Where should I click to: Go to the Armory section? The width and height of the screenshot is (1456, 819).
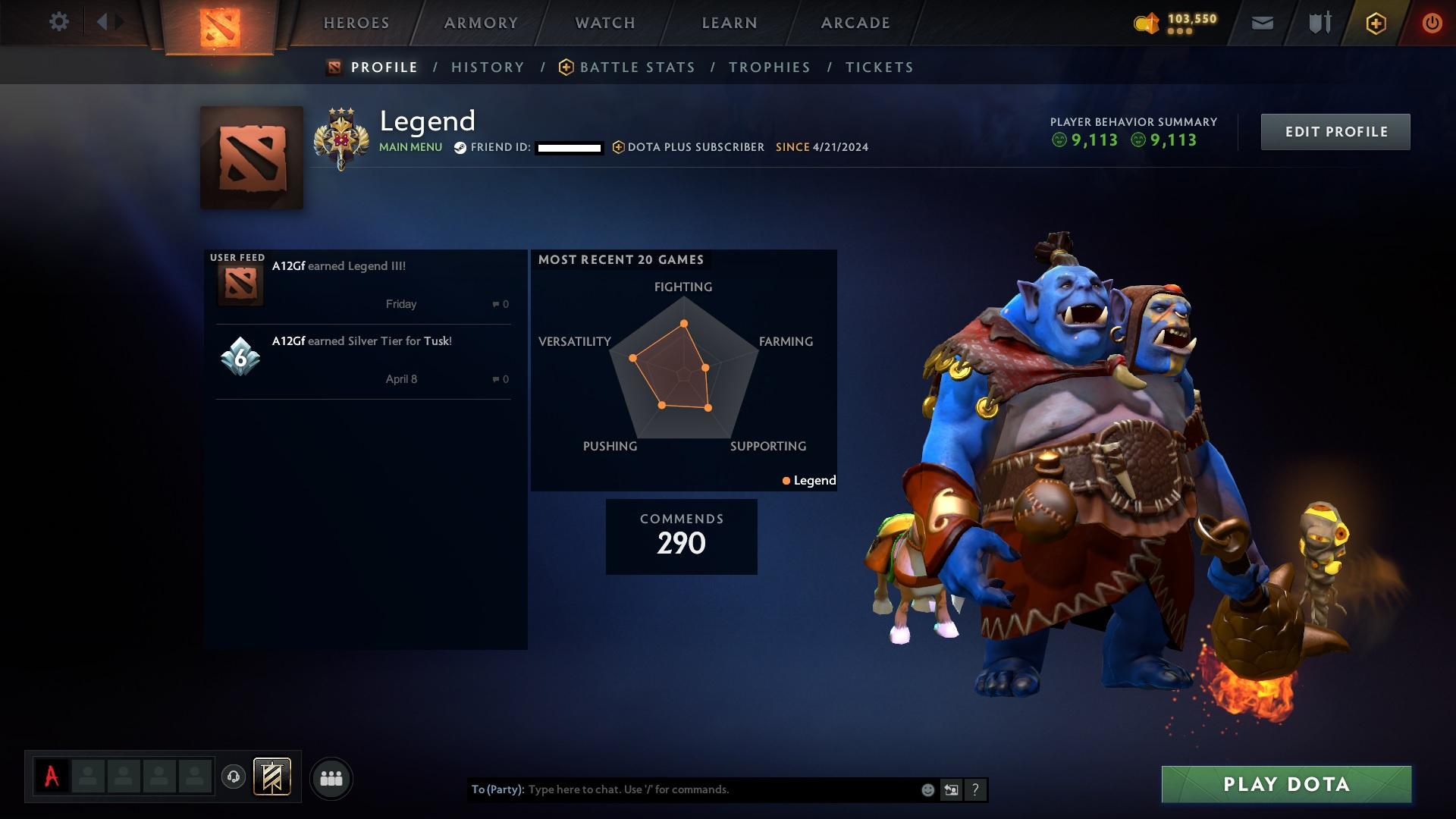pos(481,23)
